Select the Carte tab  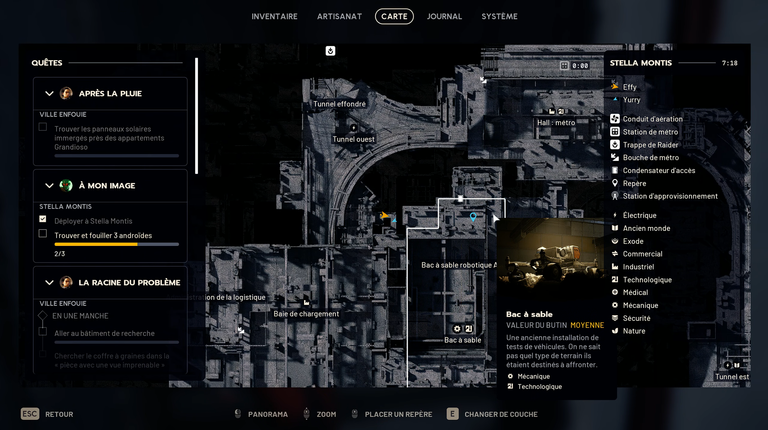[394, 17]
